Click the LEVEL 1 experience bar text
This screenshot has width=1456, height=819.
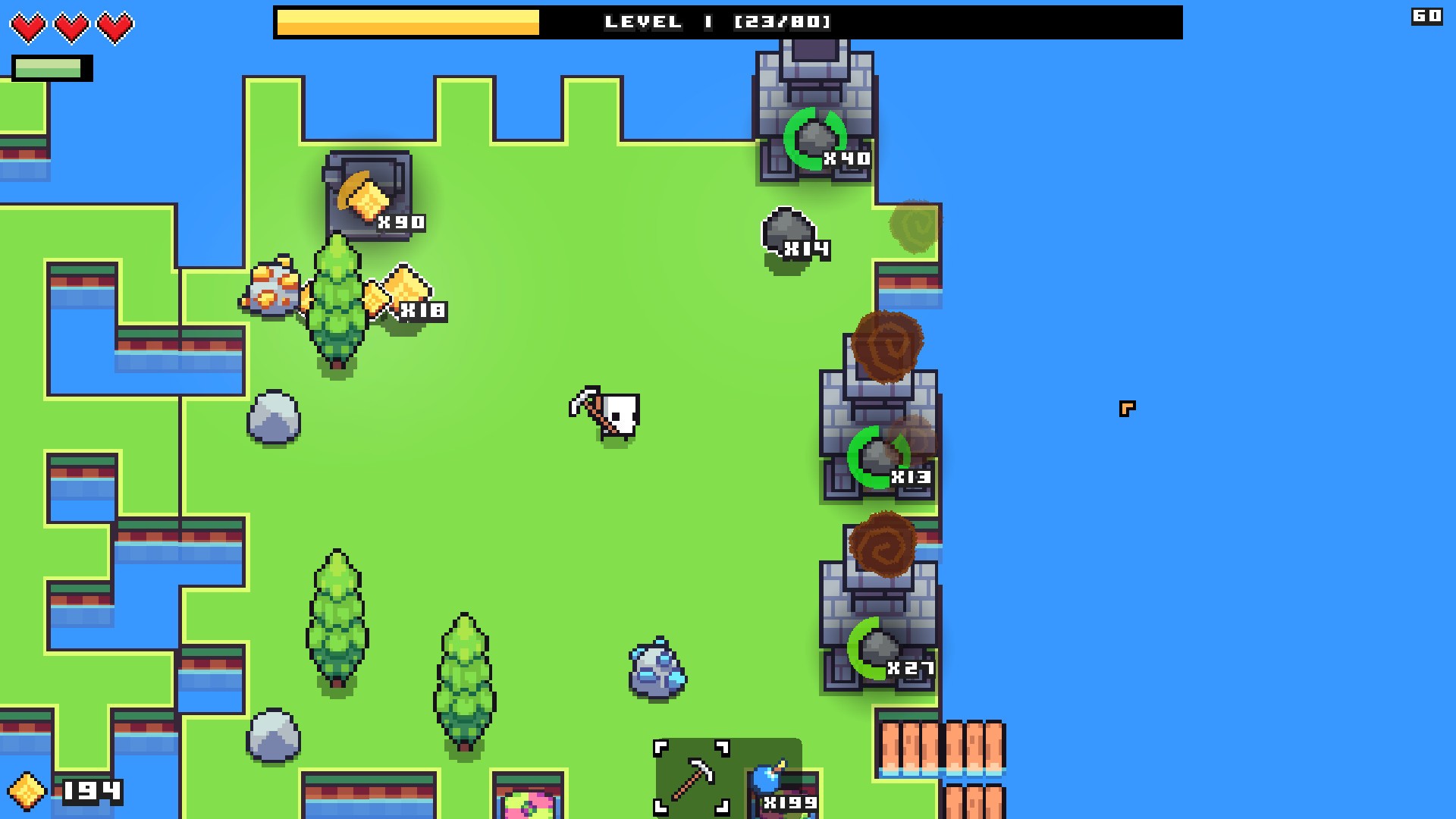click(717, 22)
